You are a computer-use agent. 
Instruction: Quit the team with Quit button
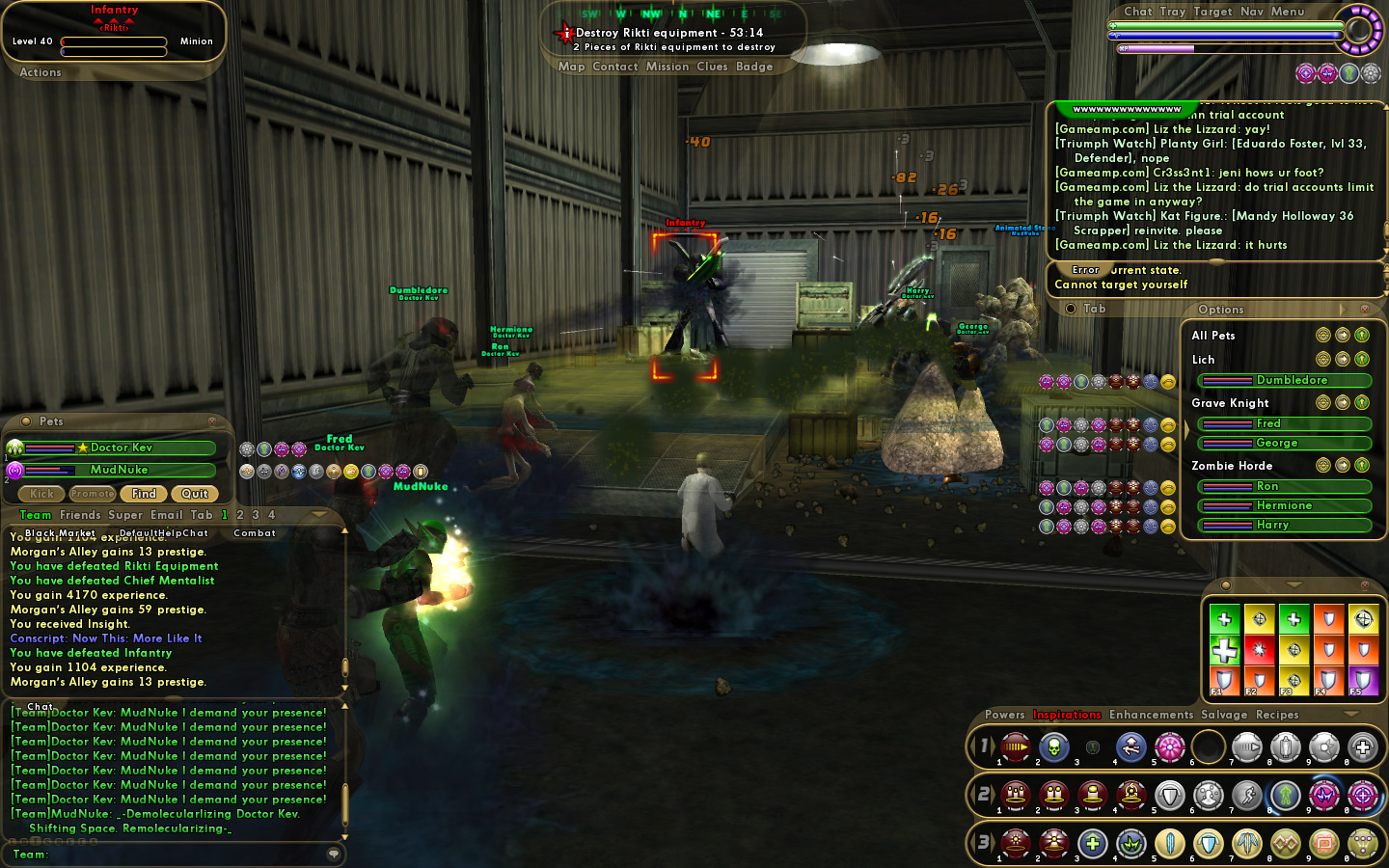click(195, 494)
